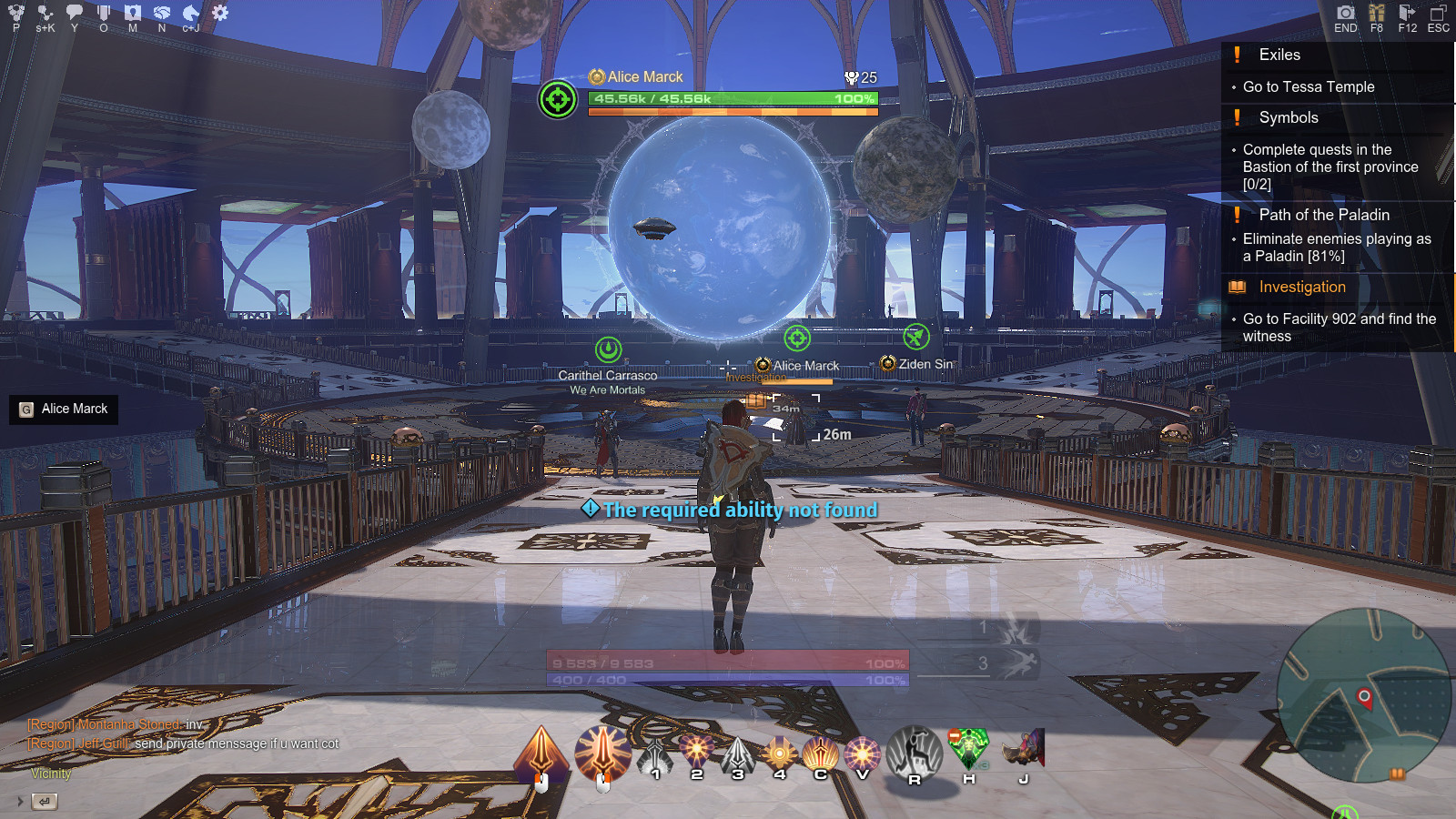Click the exit door icon
Image resolution: width=1456 pixels, height=819 pixels.
pyautogui.click(x=1407, y=13)
